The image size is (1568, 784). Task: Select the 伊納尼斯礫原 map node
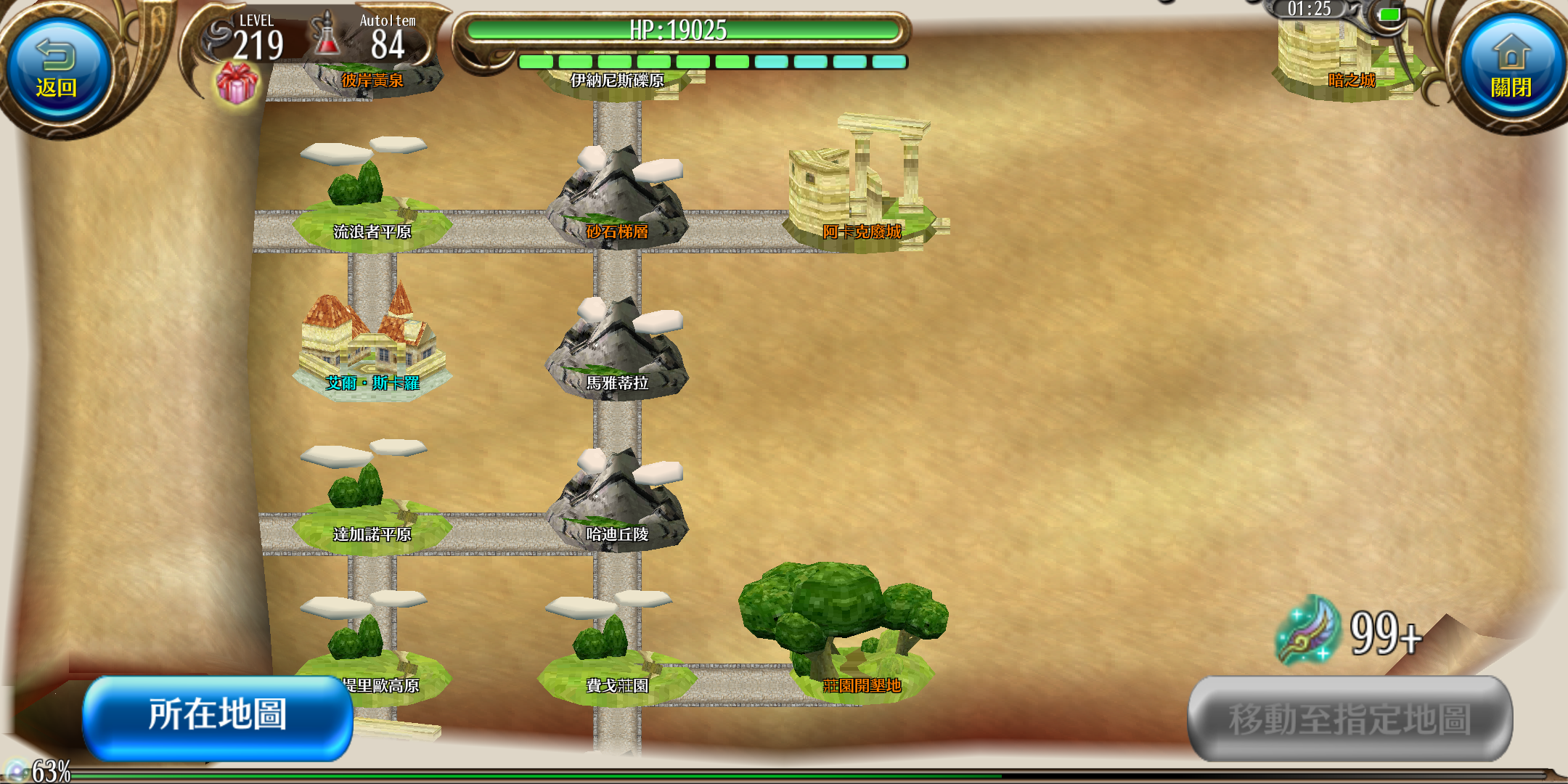(x=617, y=81)
